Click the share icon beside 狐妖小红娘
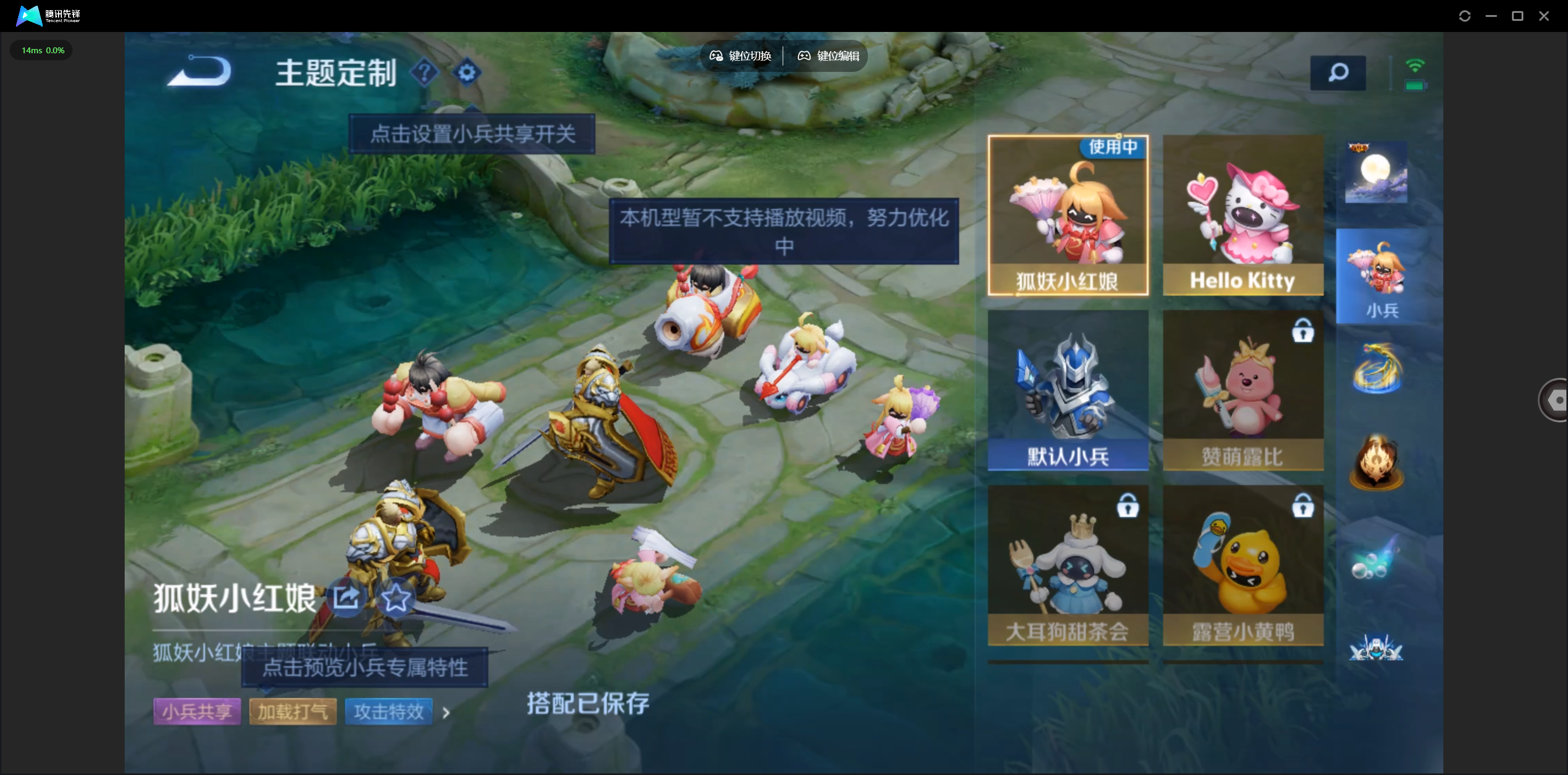Screen dimensions: 1568x775 pyautogui.click(x=347, y=598)
